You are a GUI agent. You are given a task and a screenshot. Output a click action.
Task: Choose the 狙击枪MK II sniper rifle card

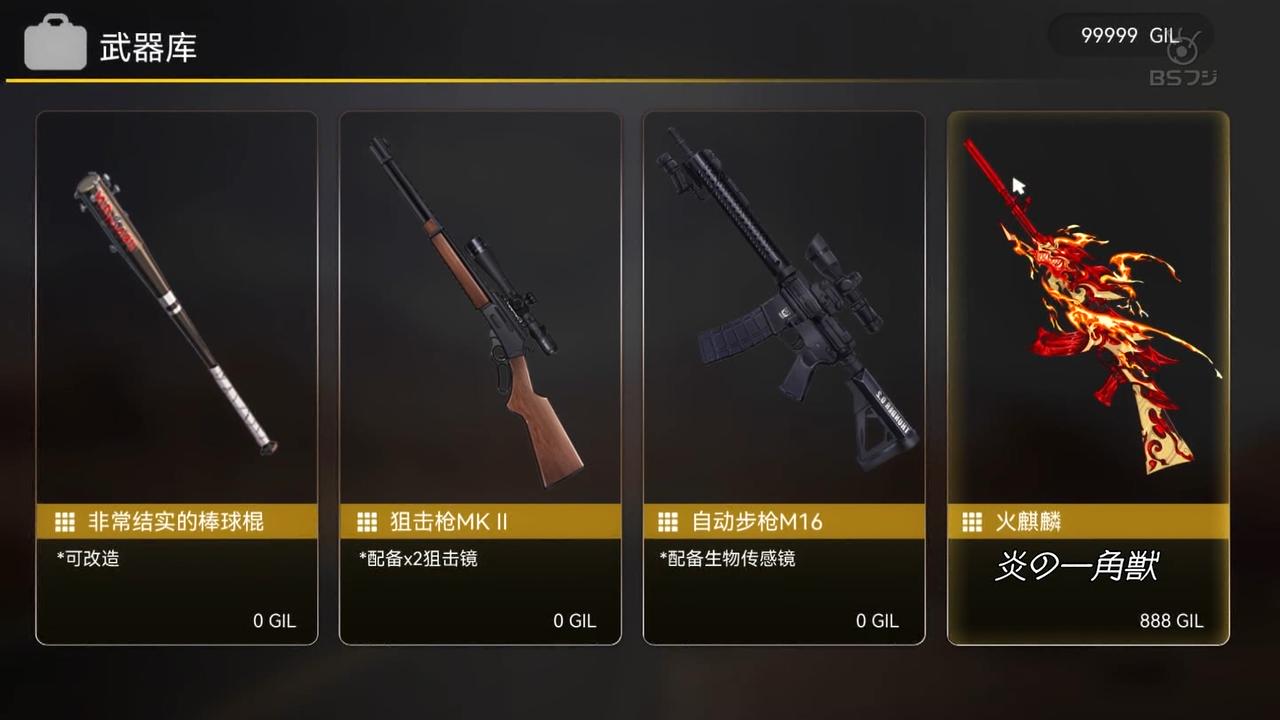pyautogui.click(x=480, y=377)
